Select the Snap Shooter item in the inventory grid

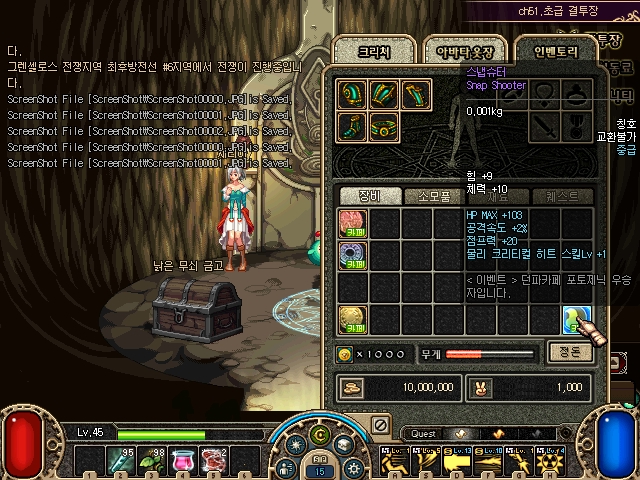coord(577,320)
